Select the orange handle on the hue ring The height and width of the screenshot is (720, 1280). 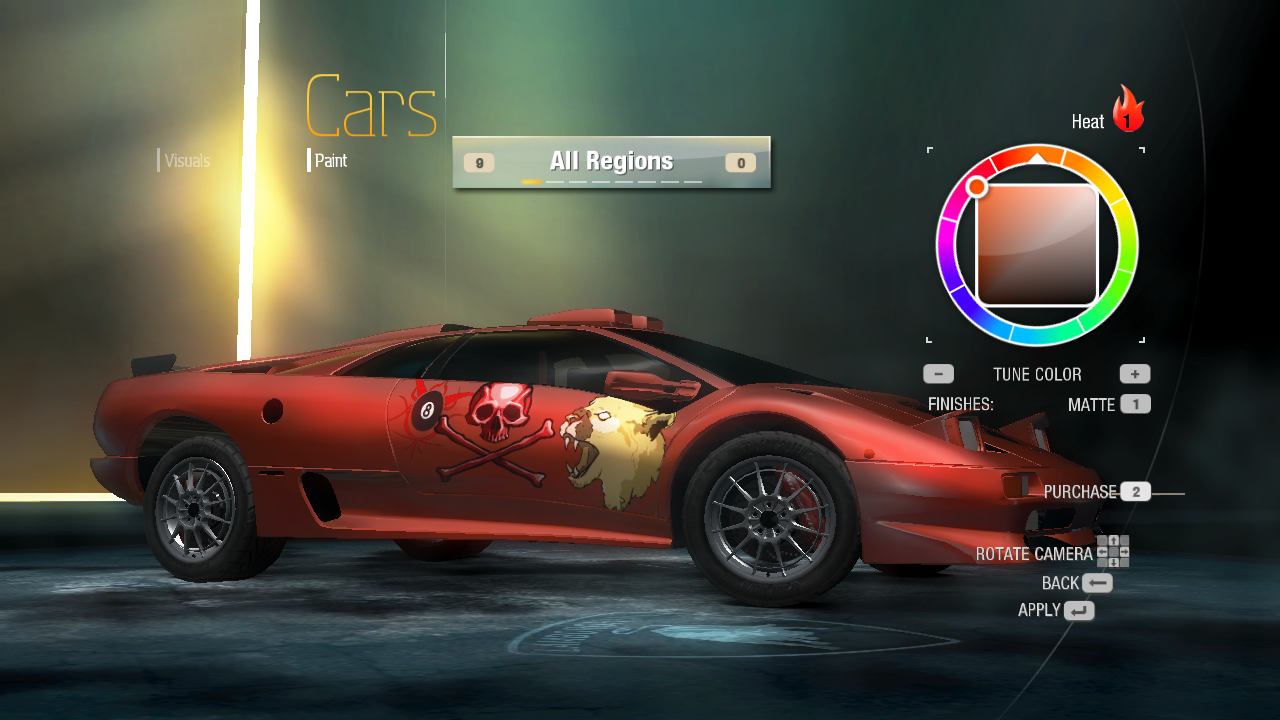click(977, 187)
